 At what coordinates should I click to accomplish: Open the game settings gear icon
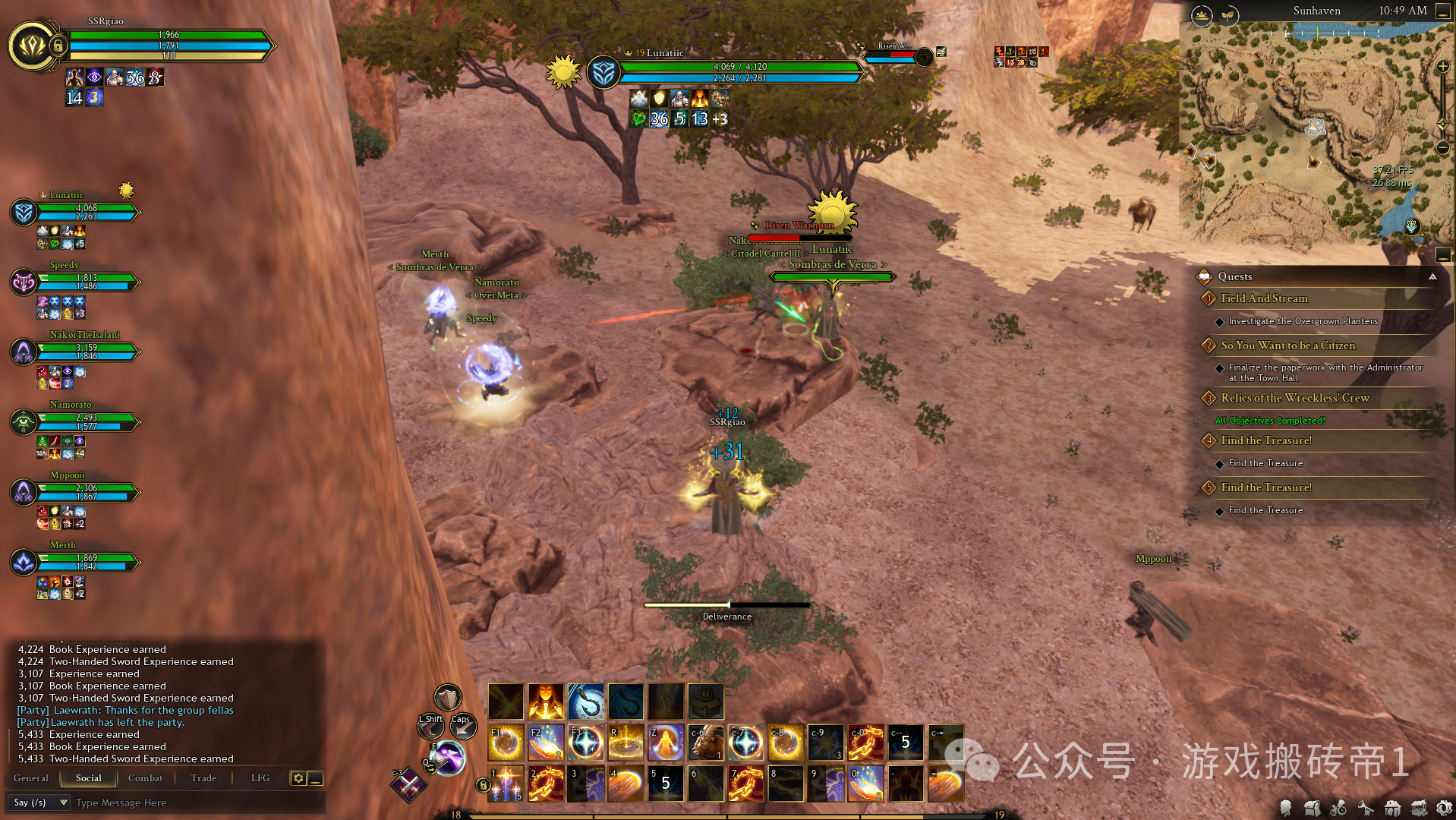1445,808
